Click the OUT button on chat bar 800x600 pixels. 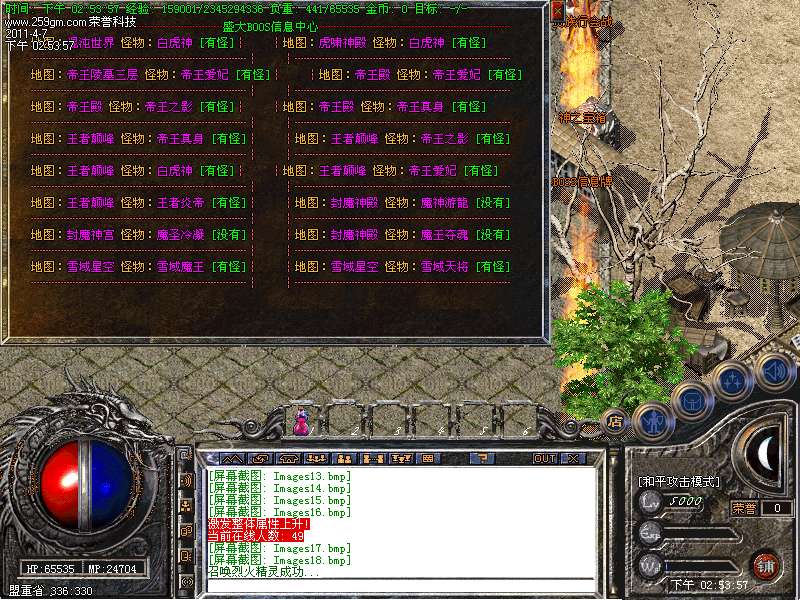[544, 458]
